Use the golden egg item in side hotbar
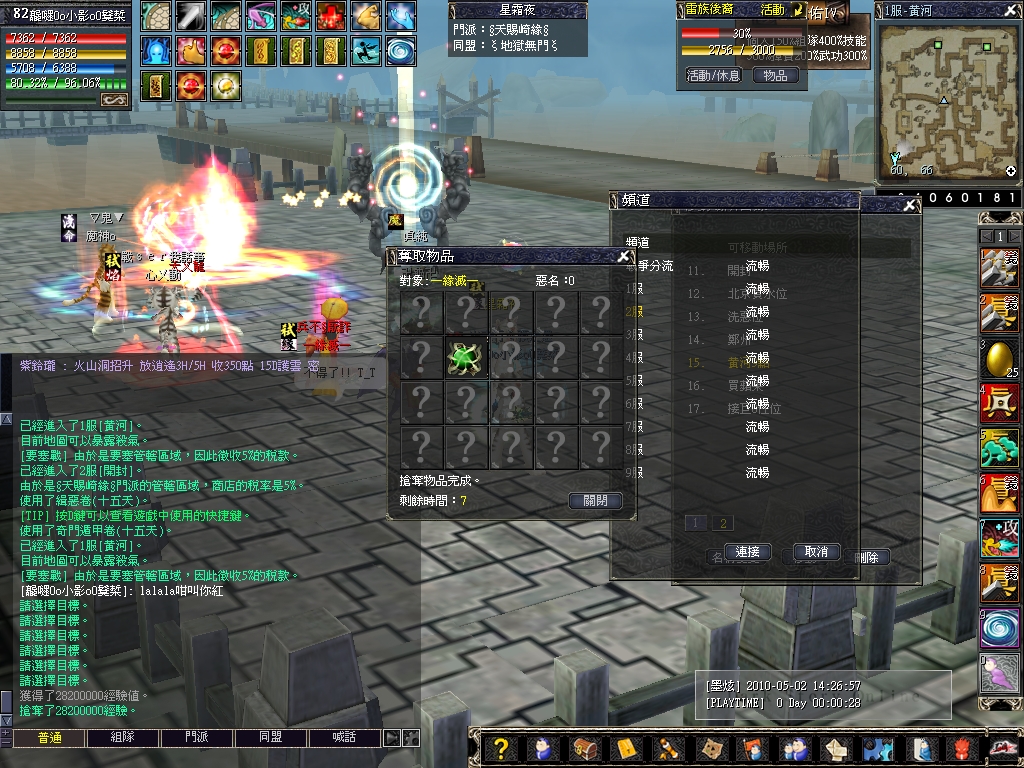The image size is (1024, 768). 999,358
